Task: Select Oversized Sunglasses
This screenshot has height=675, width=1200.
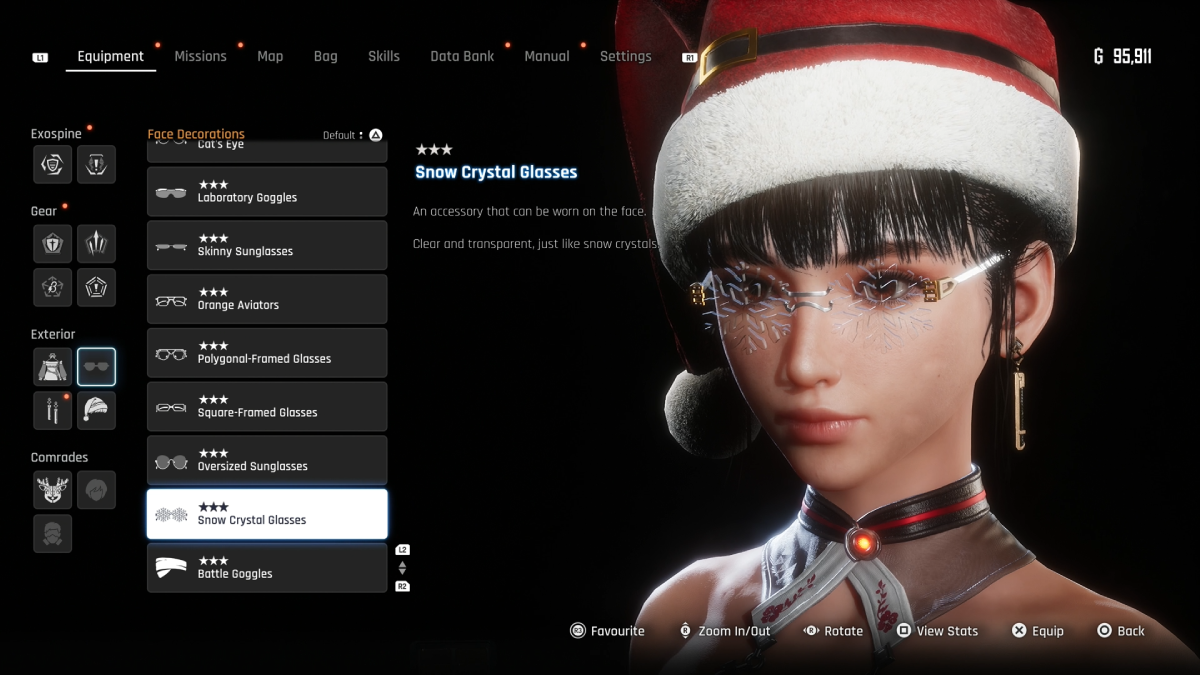Action: (x=267, y=461)
